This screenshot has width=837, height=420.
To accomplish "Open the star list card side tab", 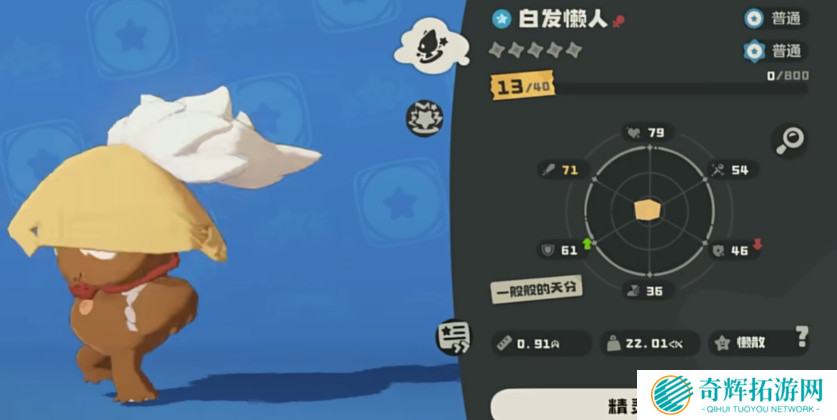I will pos(453,338).
